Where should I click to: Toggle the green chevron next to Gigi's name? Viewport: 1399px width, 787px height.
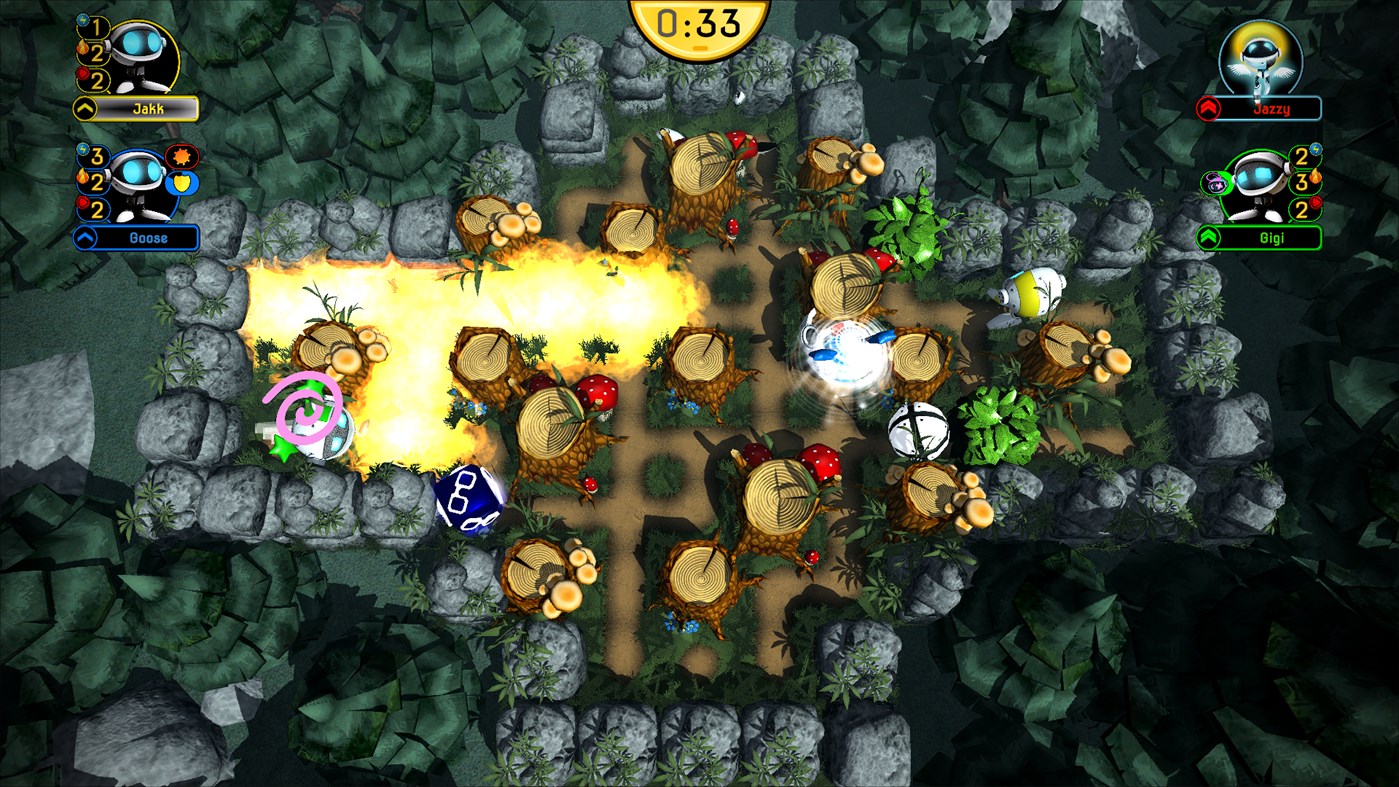pyautogui.click(x=1208, y=236)
